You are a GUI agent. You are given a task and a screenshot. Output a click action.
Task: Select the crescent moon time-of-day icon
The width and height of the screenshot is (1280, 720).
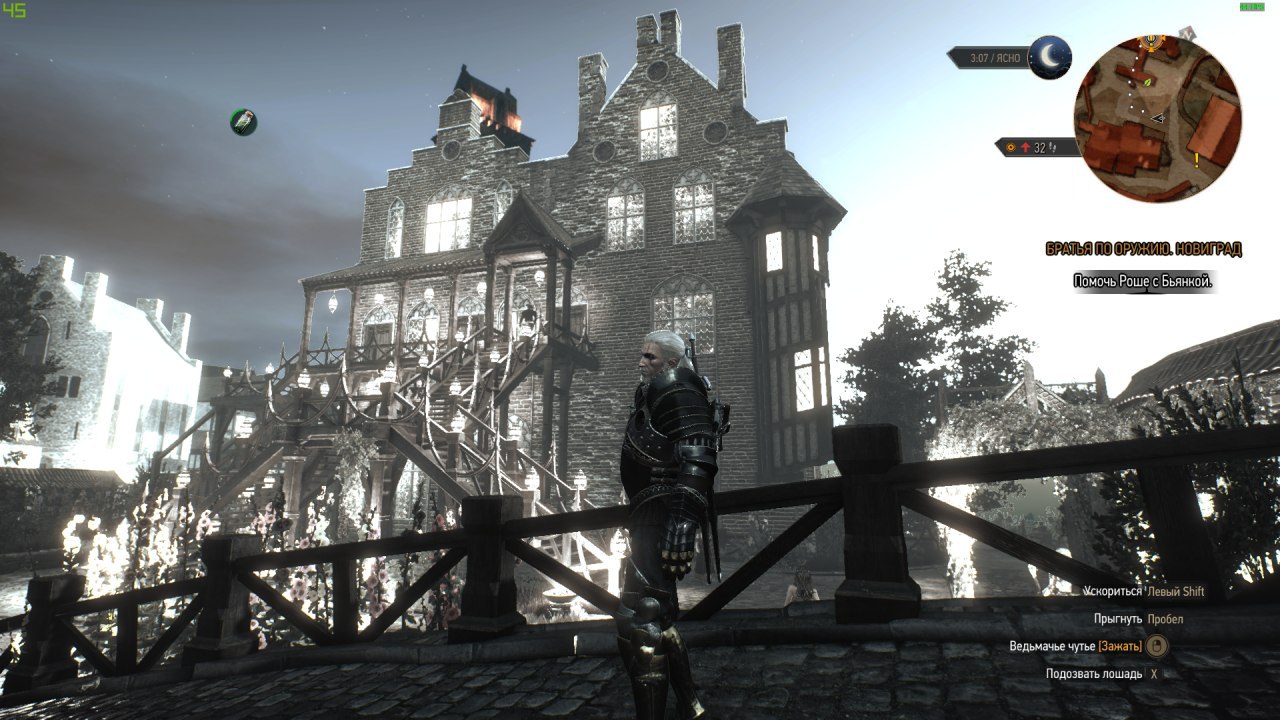click(x=1049, y=57)
